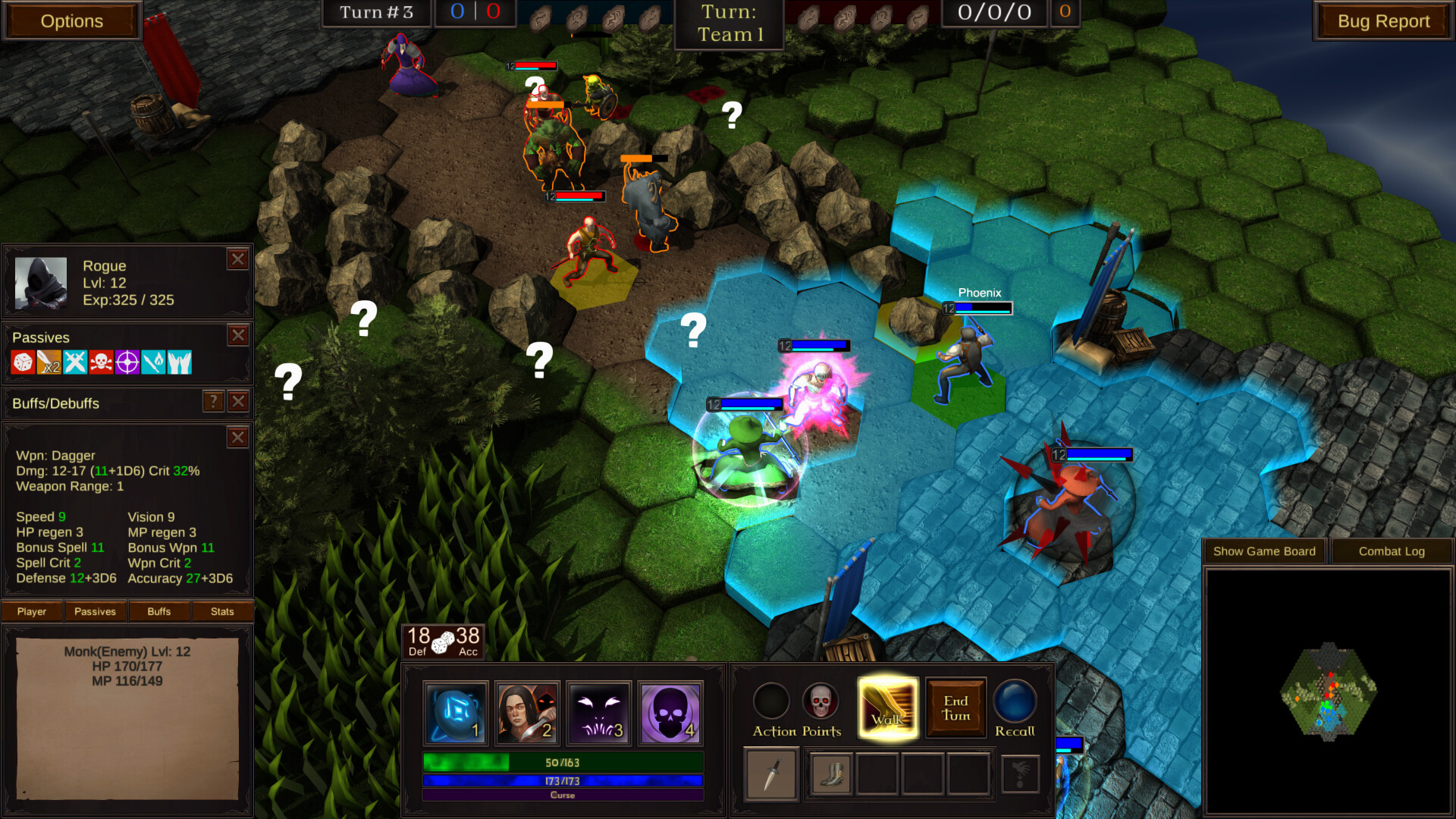Image resolution: width=1456 pixels, height=819 pixels.
Task: Select the dagger weapon slot
Action: [x=770, y=774]
